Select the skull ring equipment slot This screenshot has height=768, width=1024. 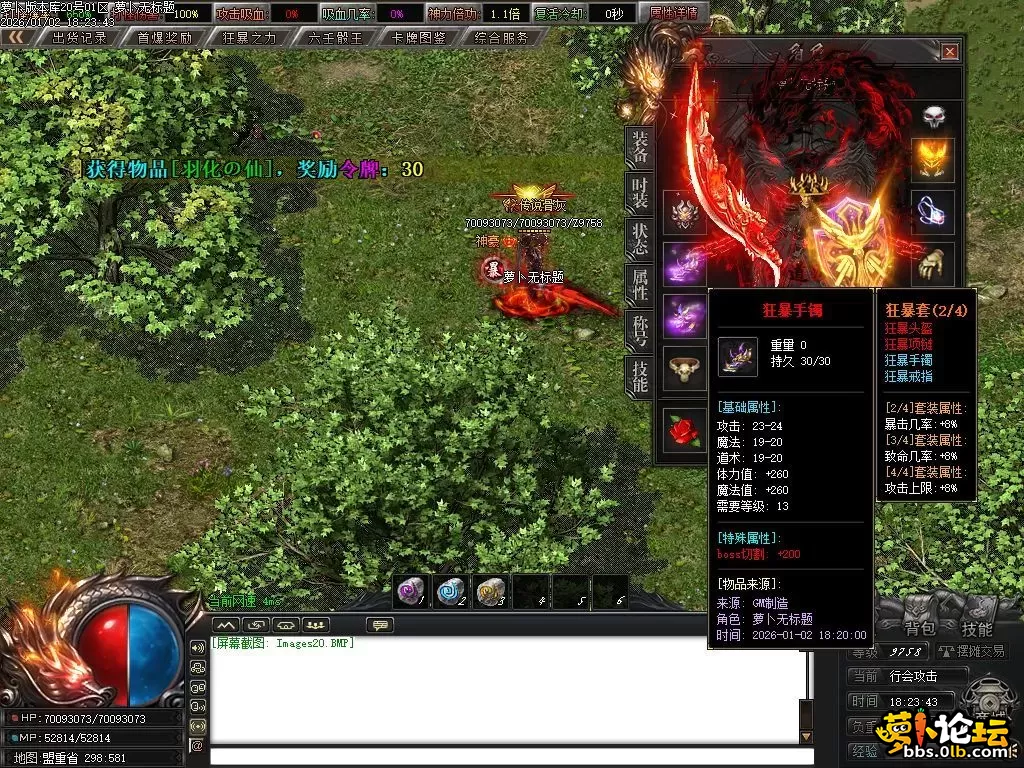point(685,370)
